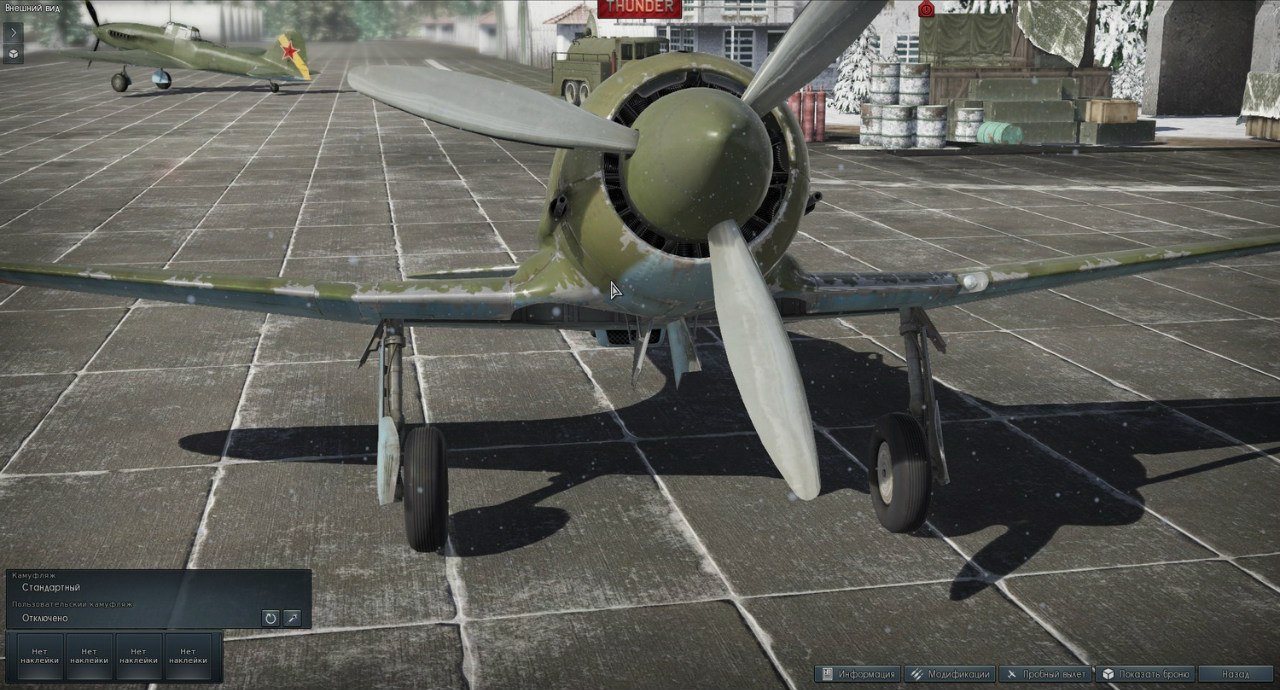Choose the Стандартный camouflage option

(51, 587)
